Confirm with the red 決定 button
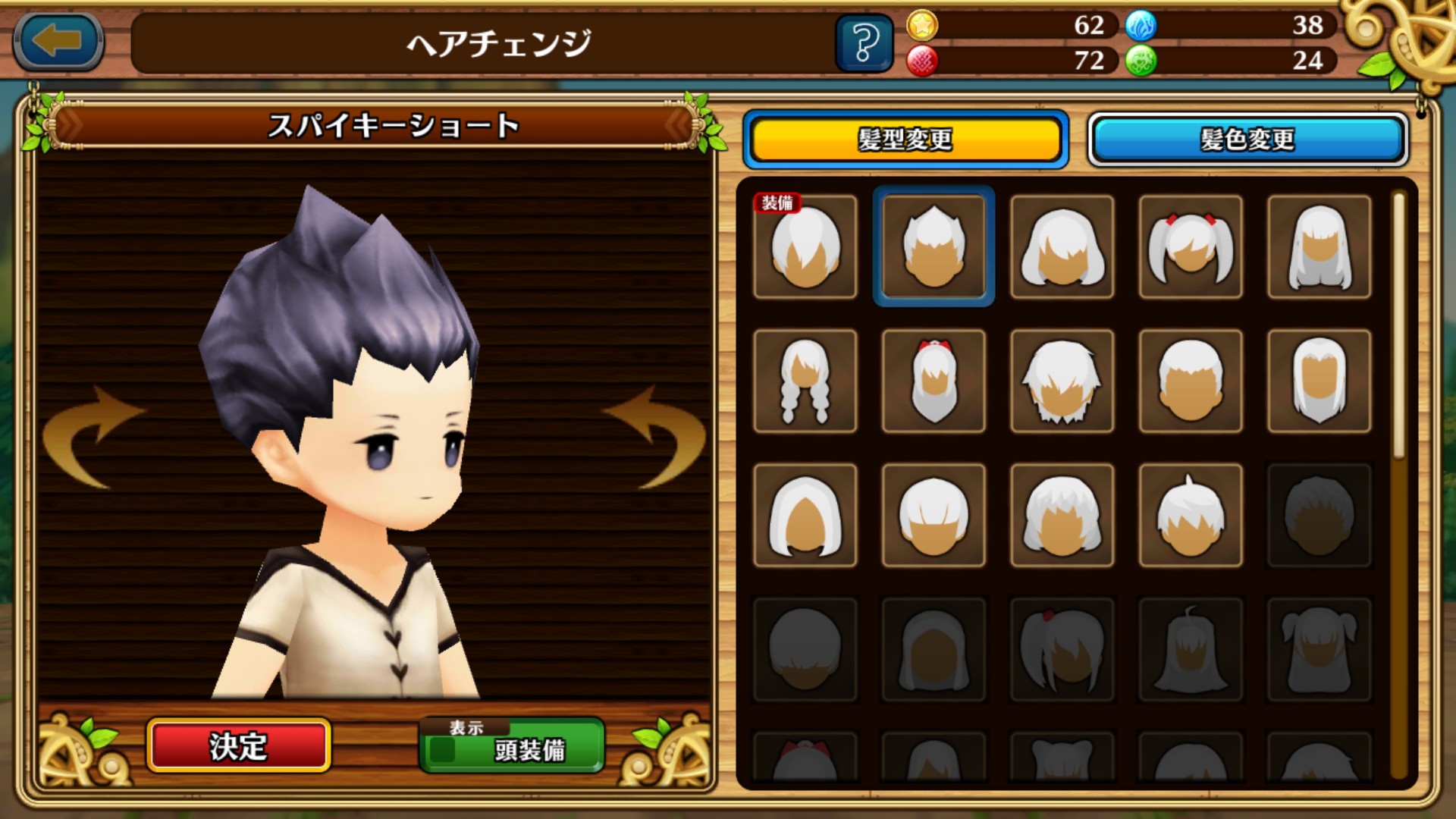This screenshot has height=819, width=1456. pos(238,746)
